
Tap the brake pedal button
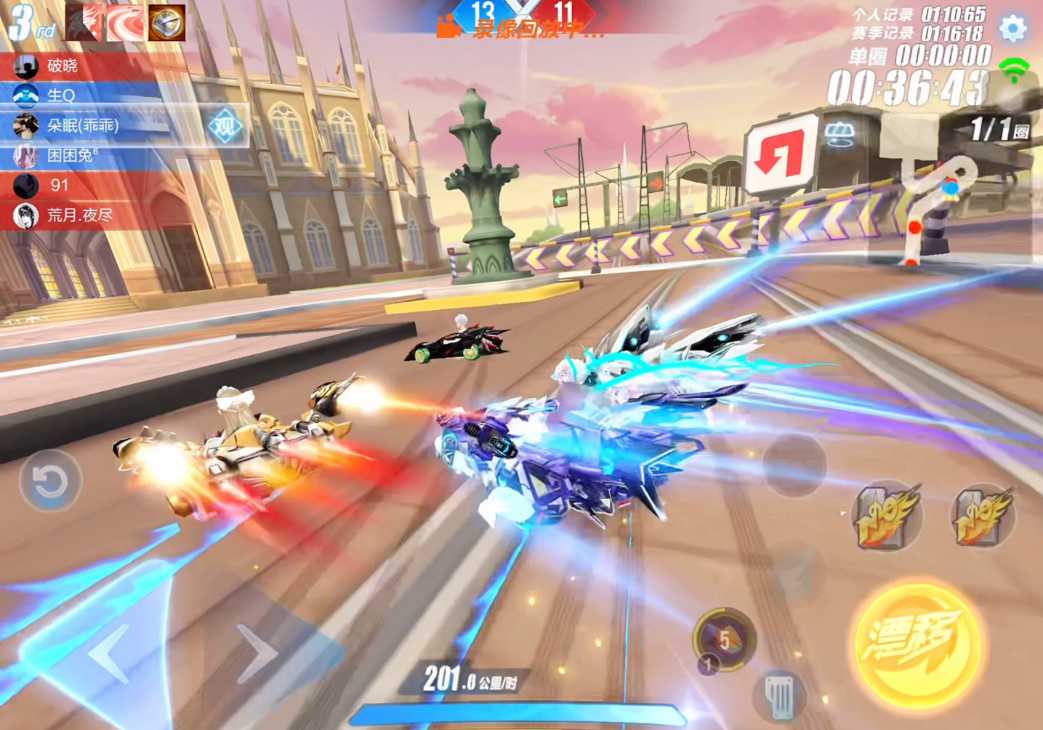click(778, 693)
